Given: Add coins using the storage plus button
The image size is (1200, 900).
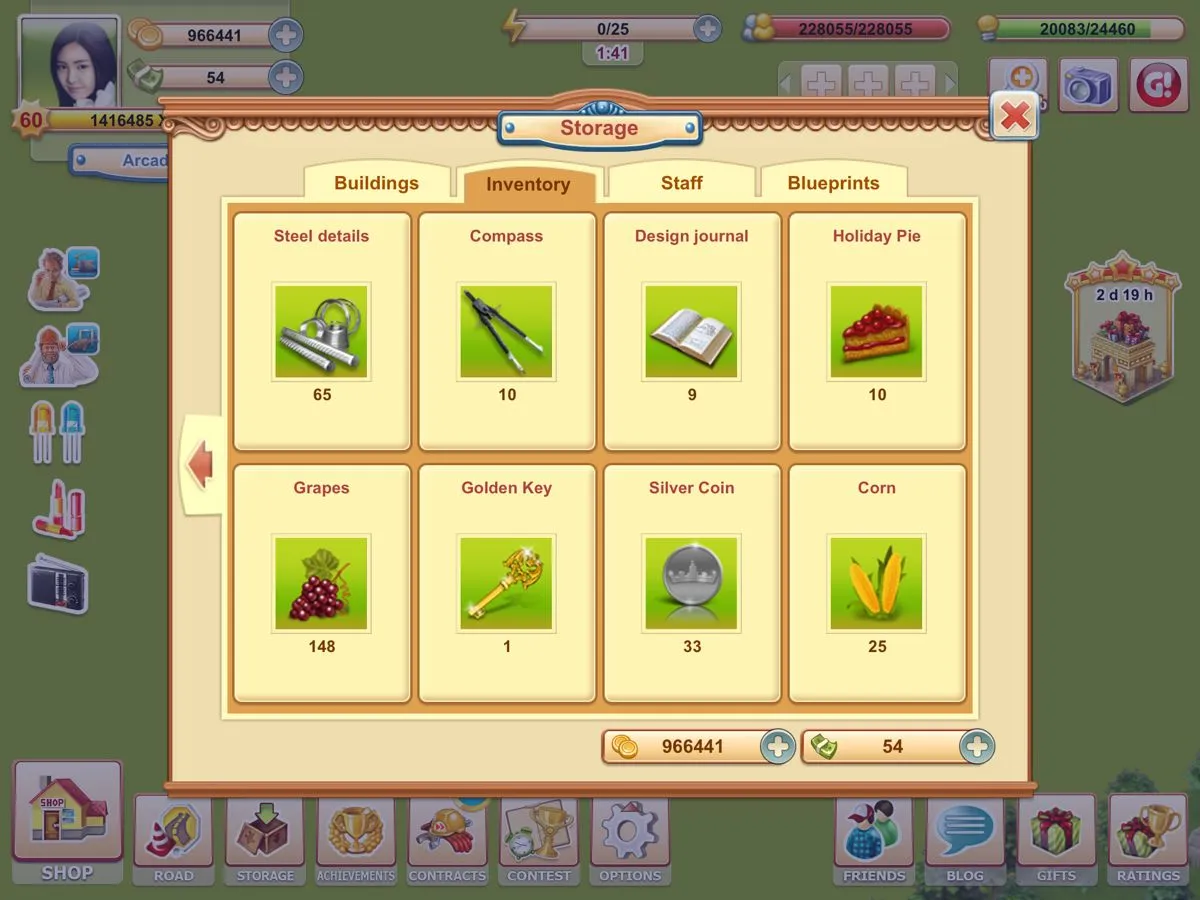Looking at the screenshot, I should coord(777,746).
